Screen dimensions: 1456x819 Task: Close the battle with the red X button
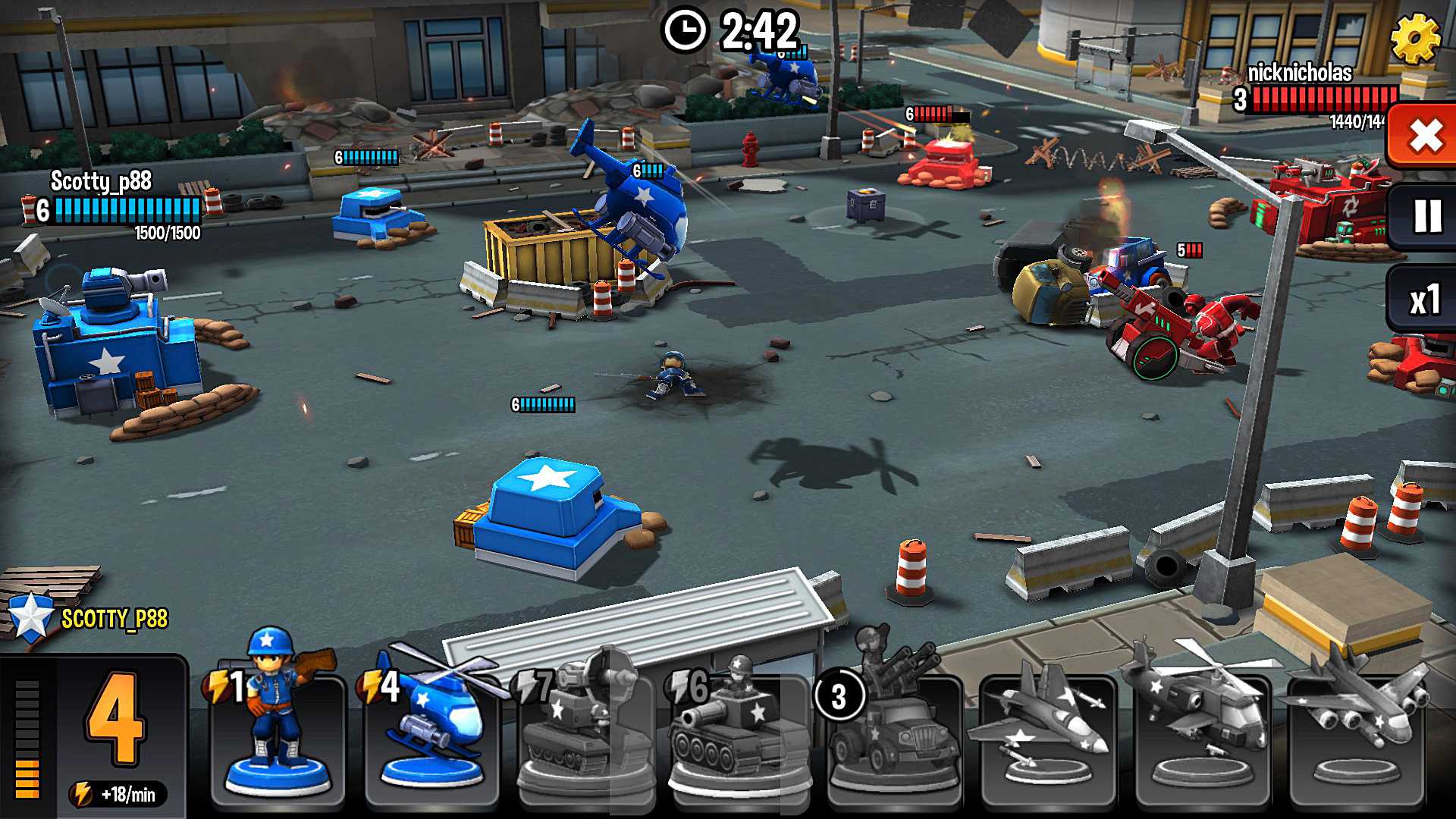1425,136
